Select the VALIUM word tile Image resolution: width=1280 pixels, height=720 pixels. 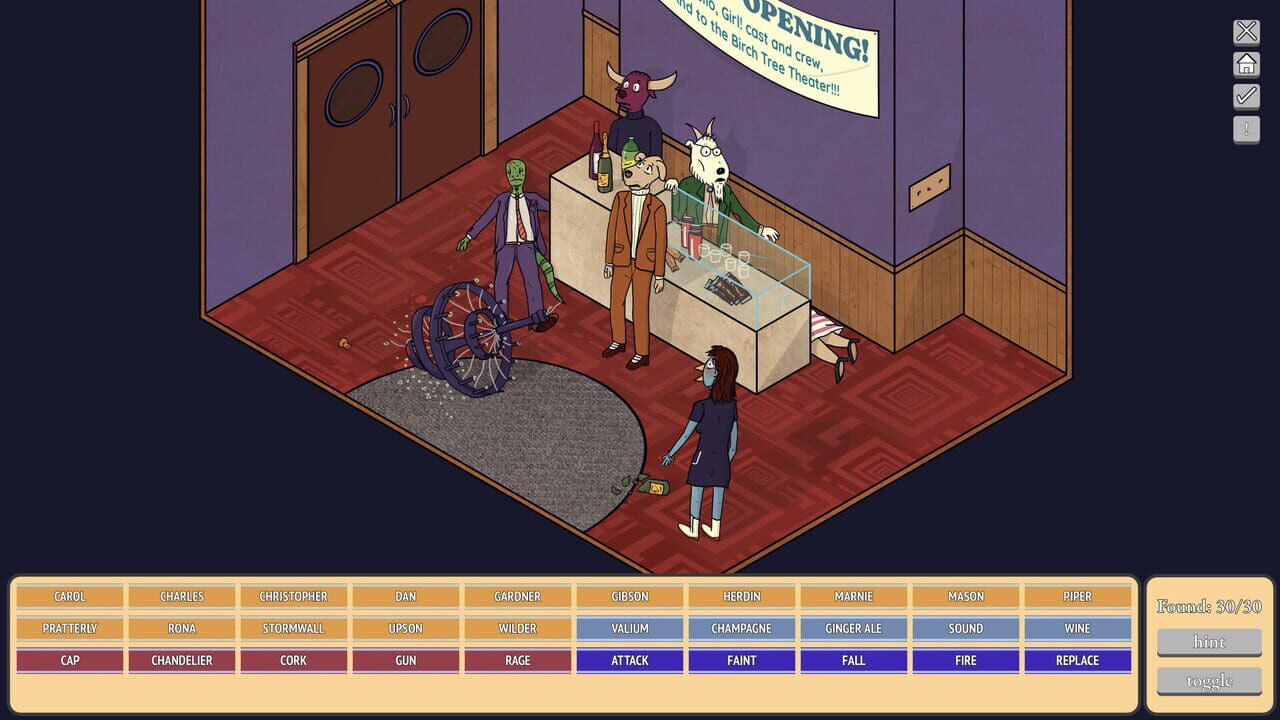(629, 628)
